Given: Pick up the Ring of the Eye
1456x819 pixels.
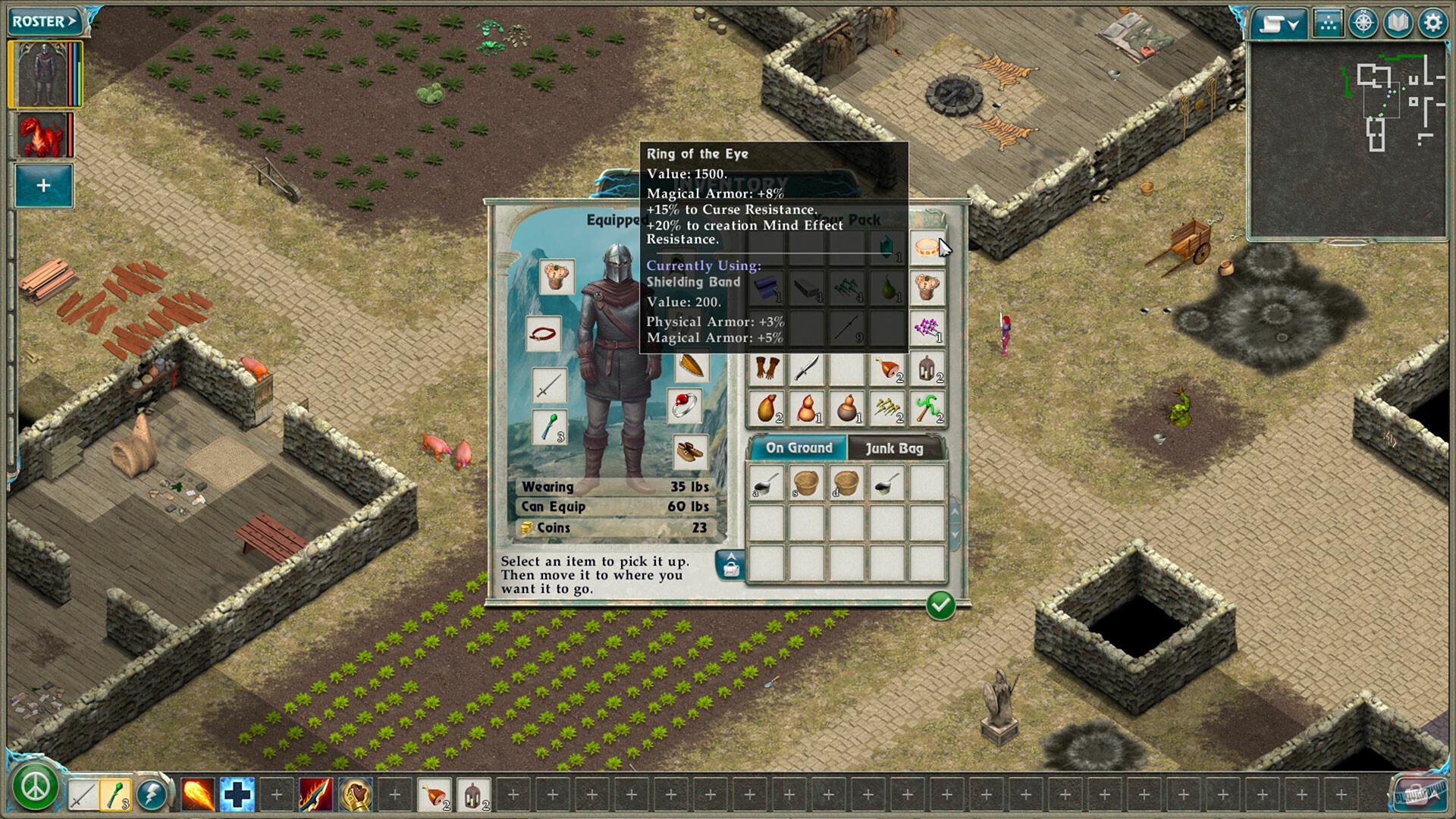Looking at the screenshot, I should 927,247.
